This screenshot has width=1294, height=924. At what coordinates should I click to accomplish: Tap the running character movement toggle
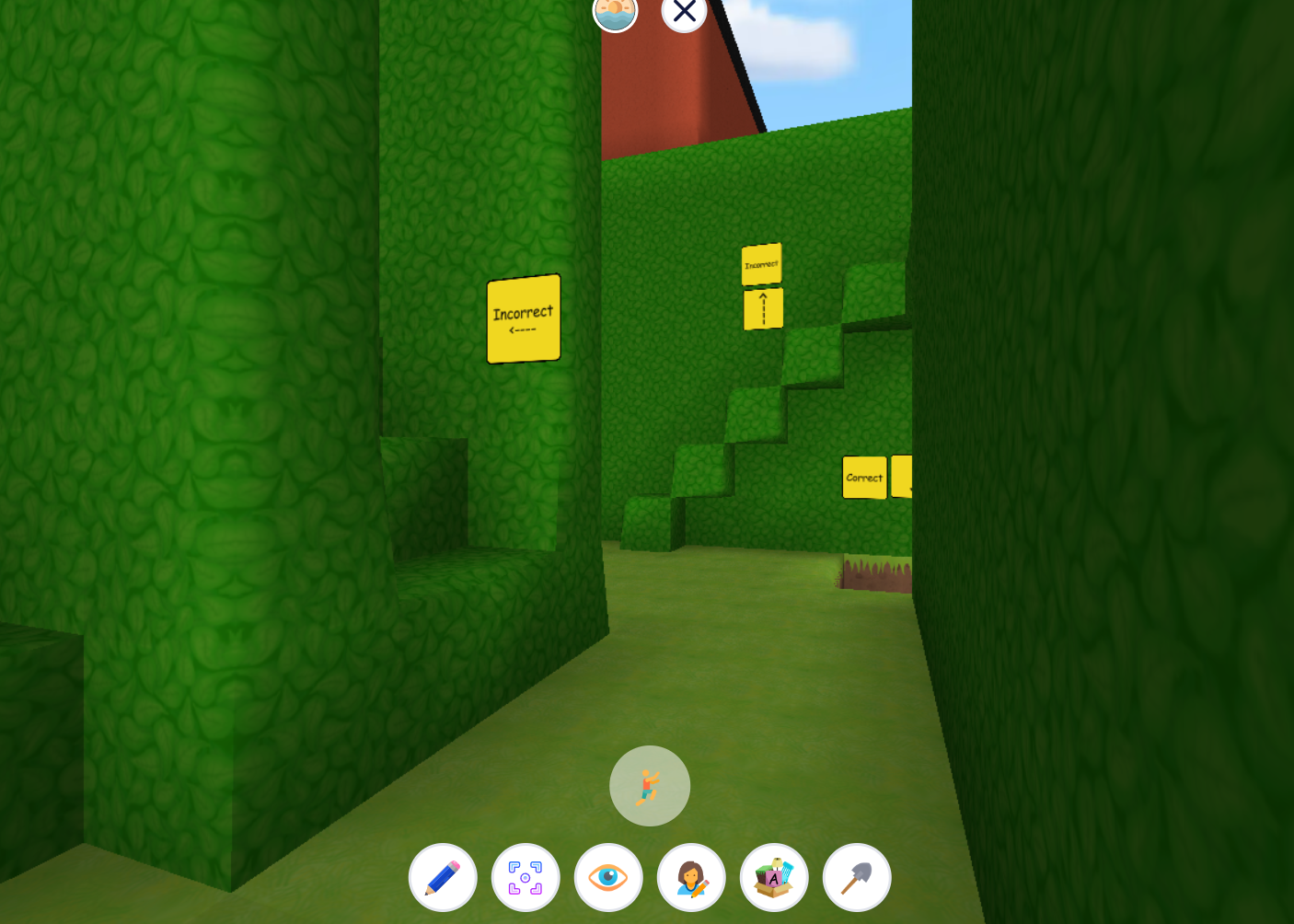pyautogui.click(x=649, y=785)
